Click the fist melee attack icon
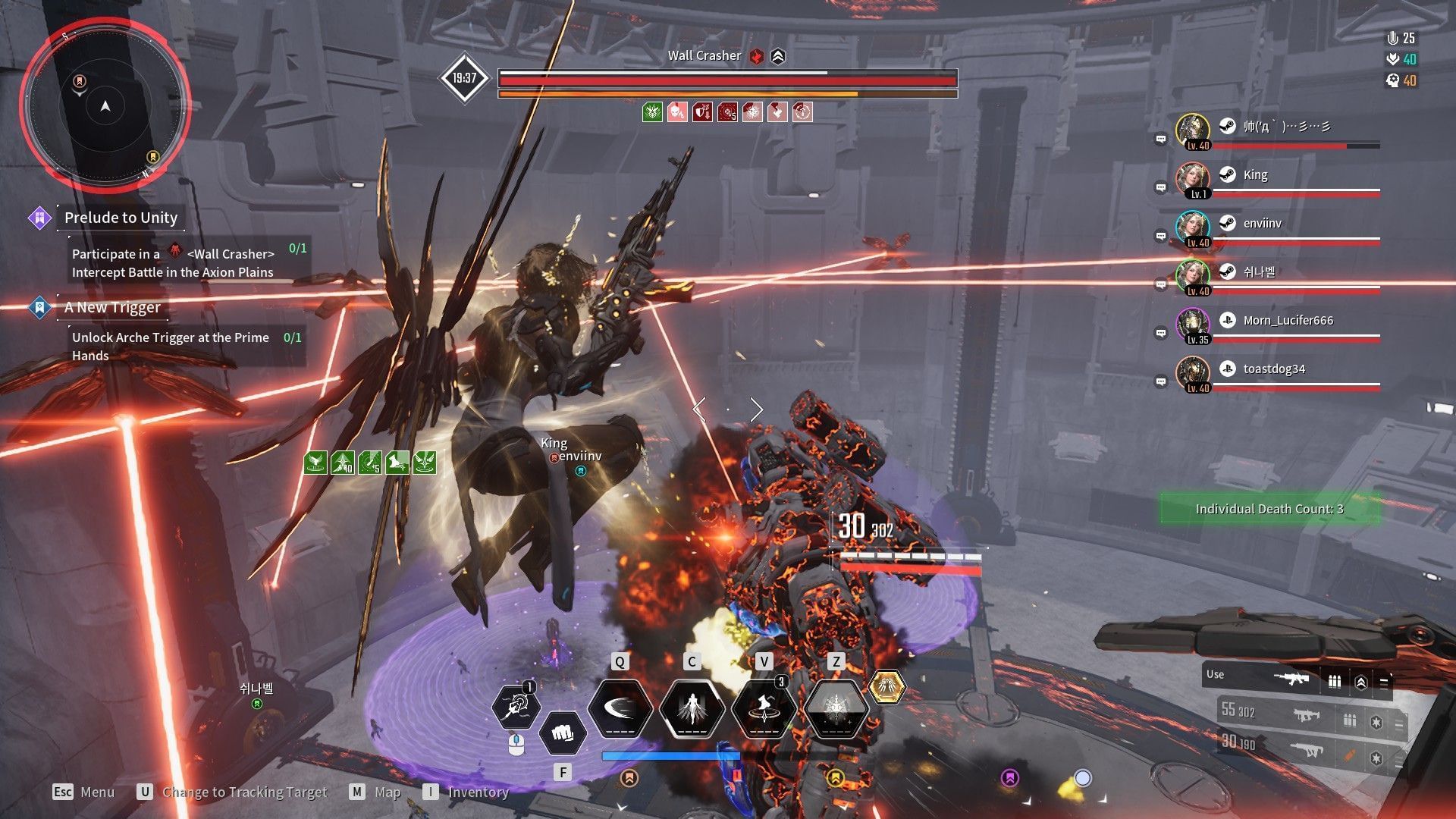Screen dimensions: 1456x819 562,733
